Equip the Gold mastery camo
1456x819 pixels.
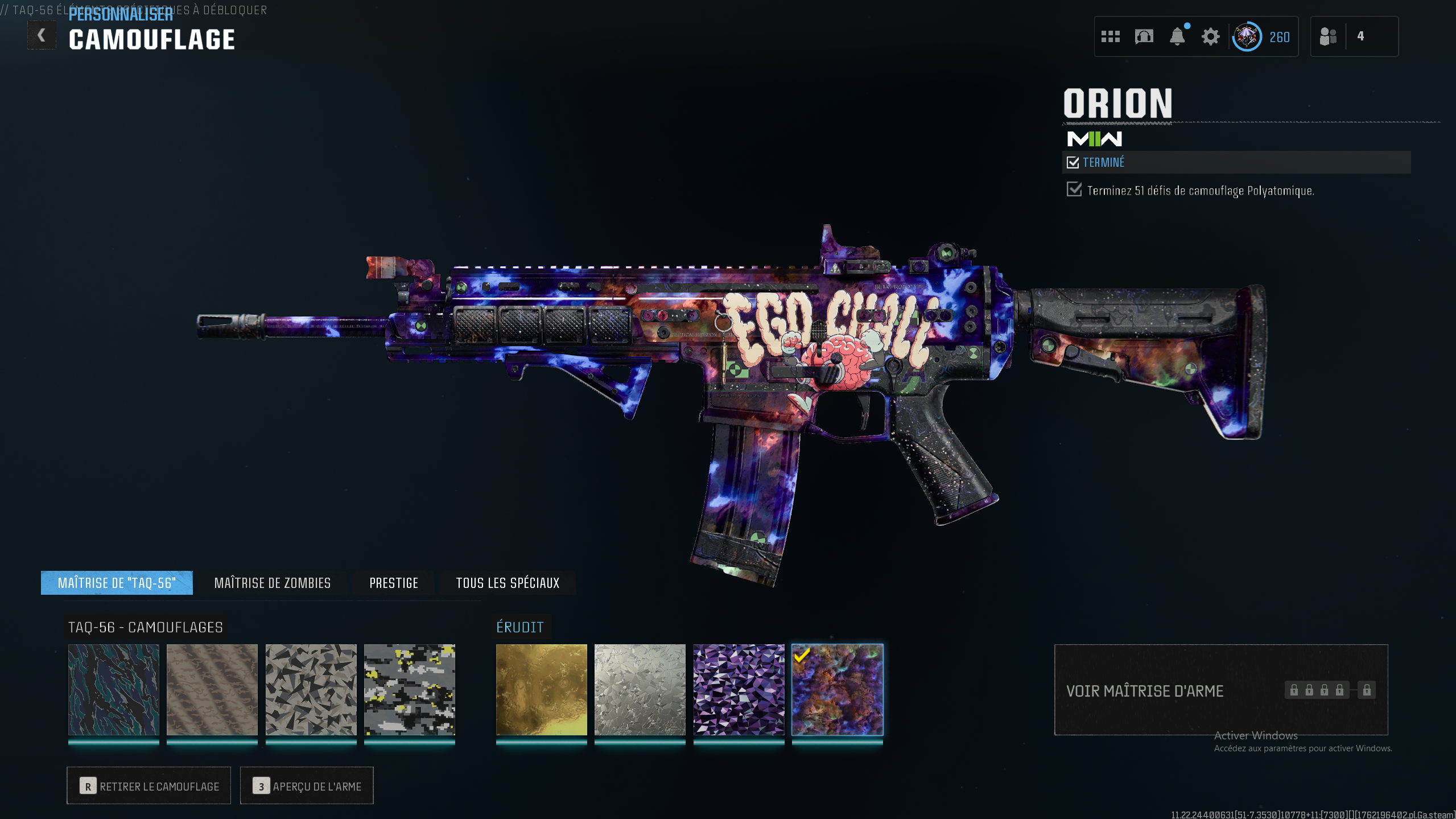[x=542, y=690]
